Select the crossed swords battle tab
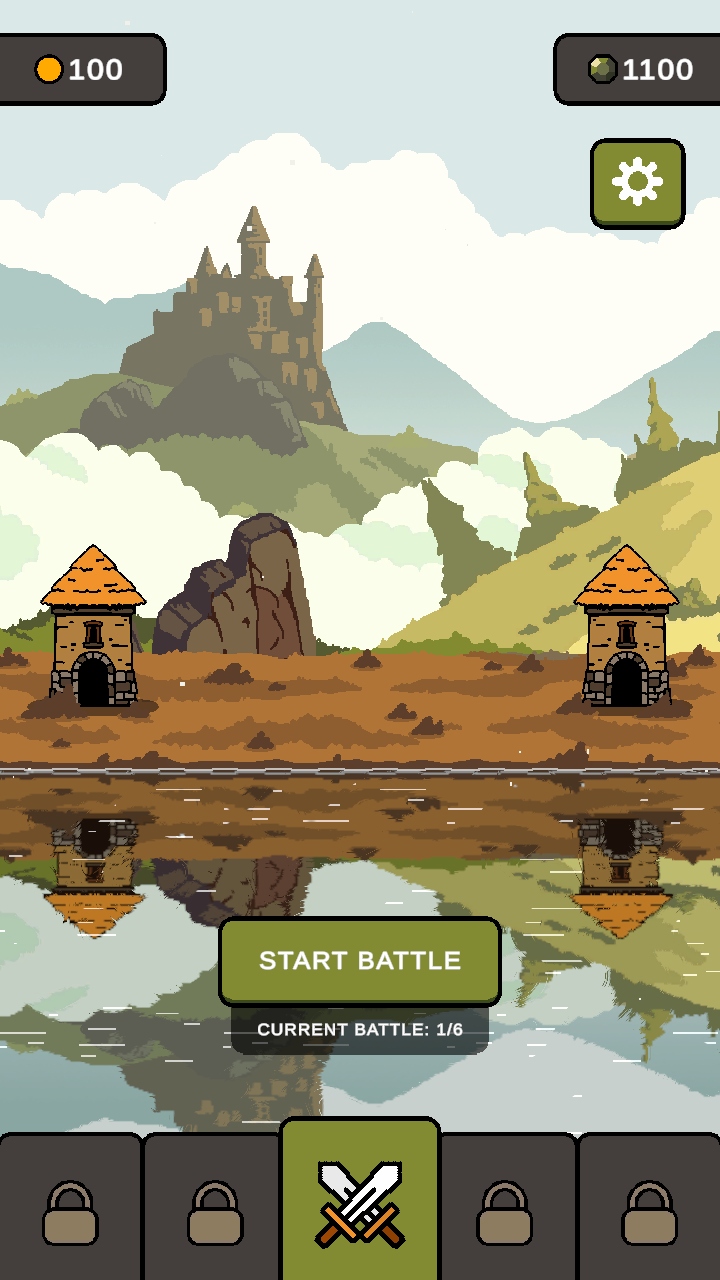The image size is (720, 1280). [x=360, y=1202]
